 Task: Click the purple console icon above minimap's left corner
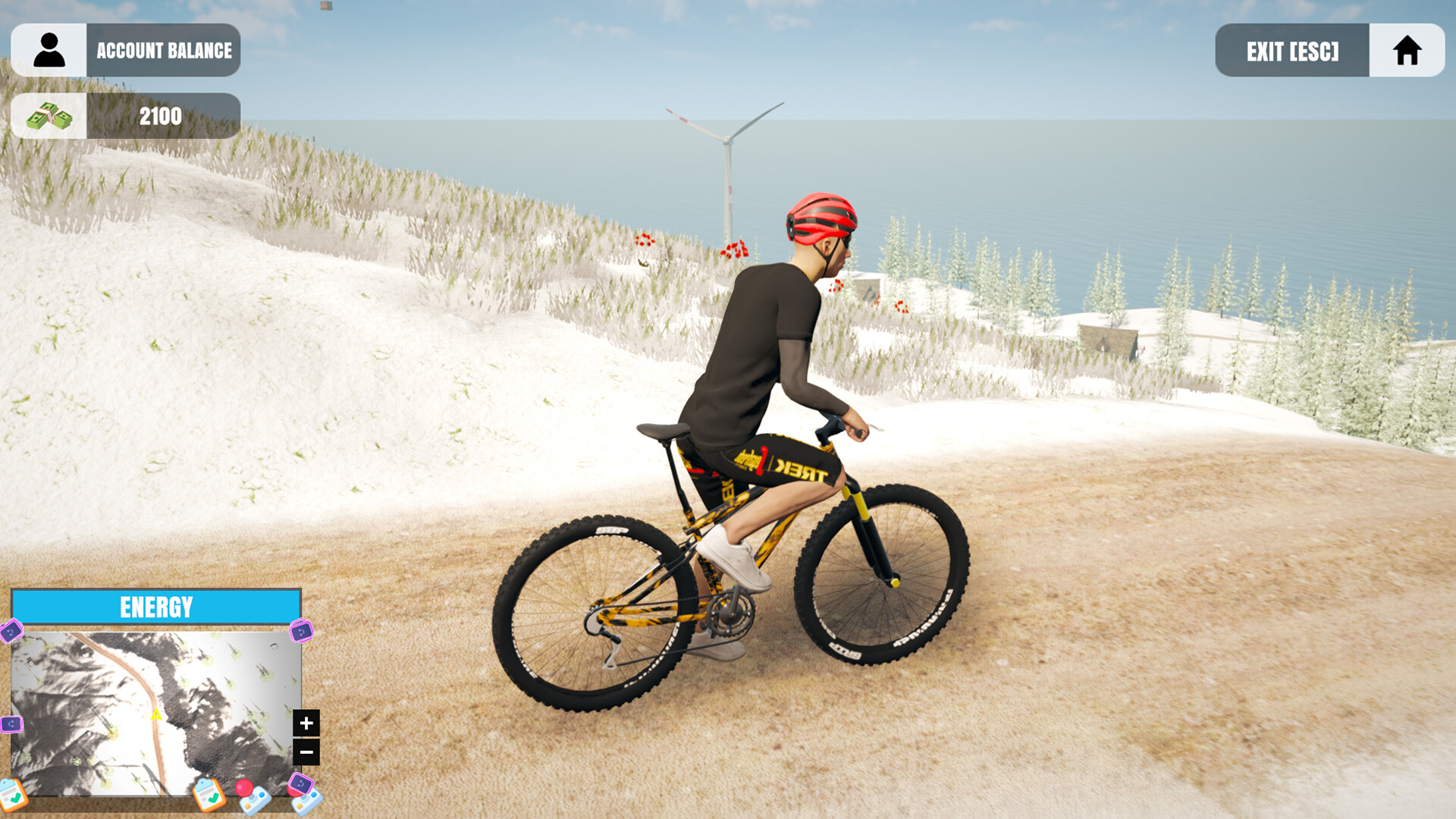(11, 632)
